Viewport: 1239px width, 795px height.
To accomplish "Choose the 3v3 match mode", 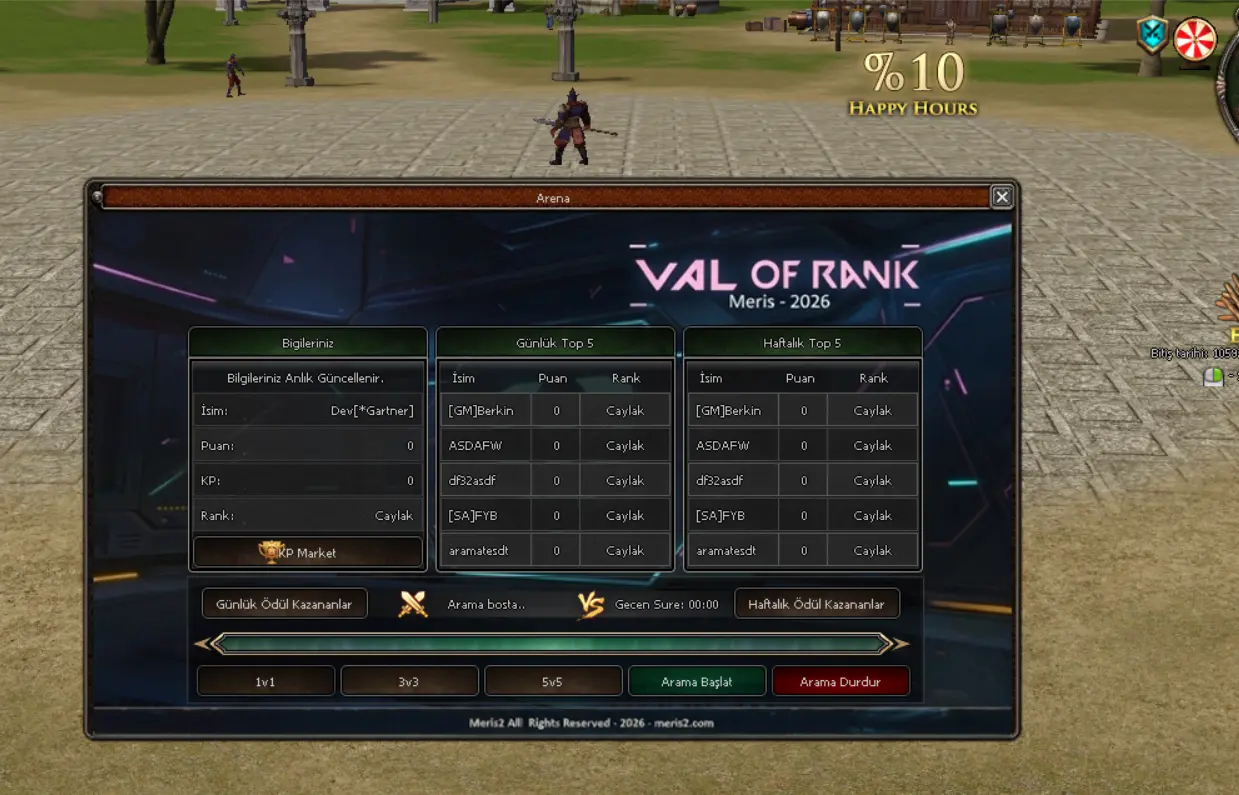I will point(409,681).
